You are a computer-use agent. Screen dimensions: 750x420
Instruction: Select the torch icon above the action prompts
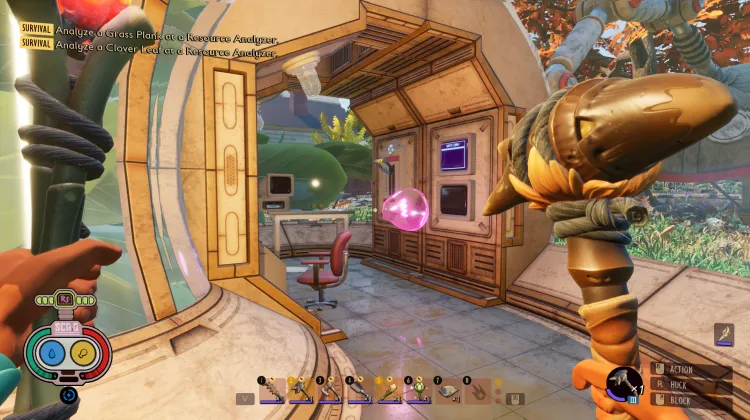coord(726,336)
